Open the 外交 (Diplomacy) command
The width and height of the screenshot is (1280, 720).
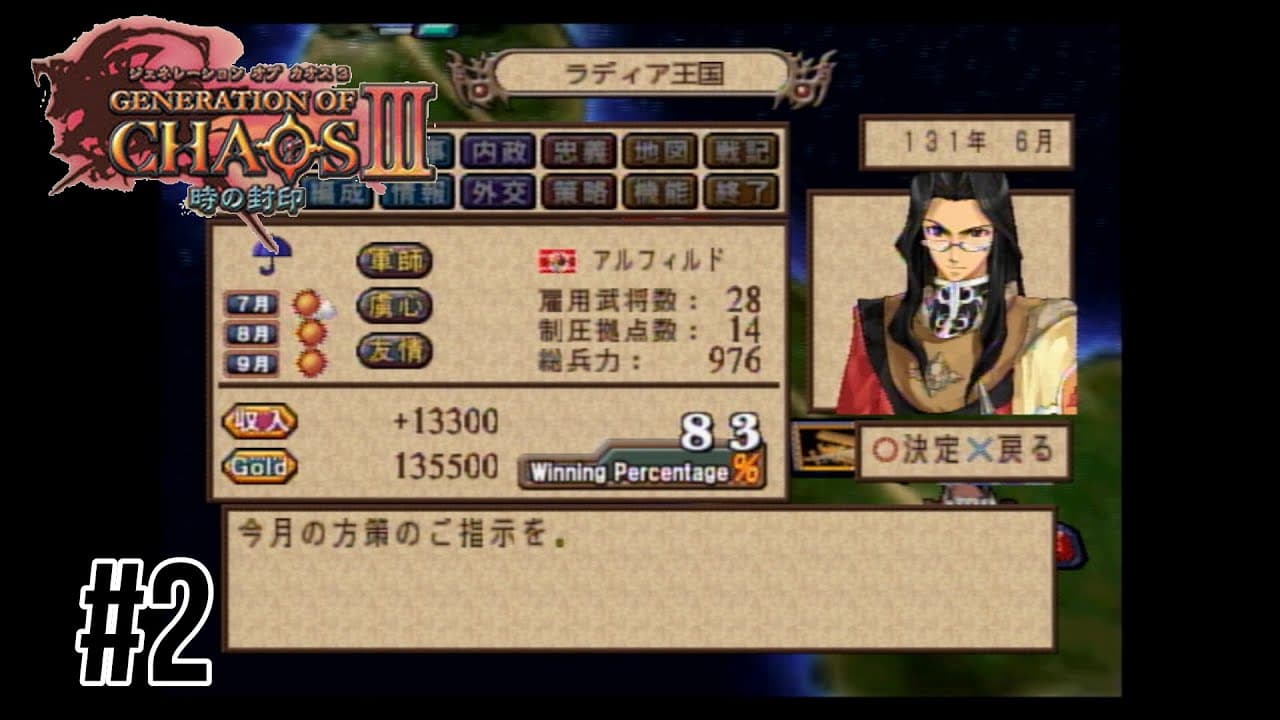497,190
